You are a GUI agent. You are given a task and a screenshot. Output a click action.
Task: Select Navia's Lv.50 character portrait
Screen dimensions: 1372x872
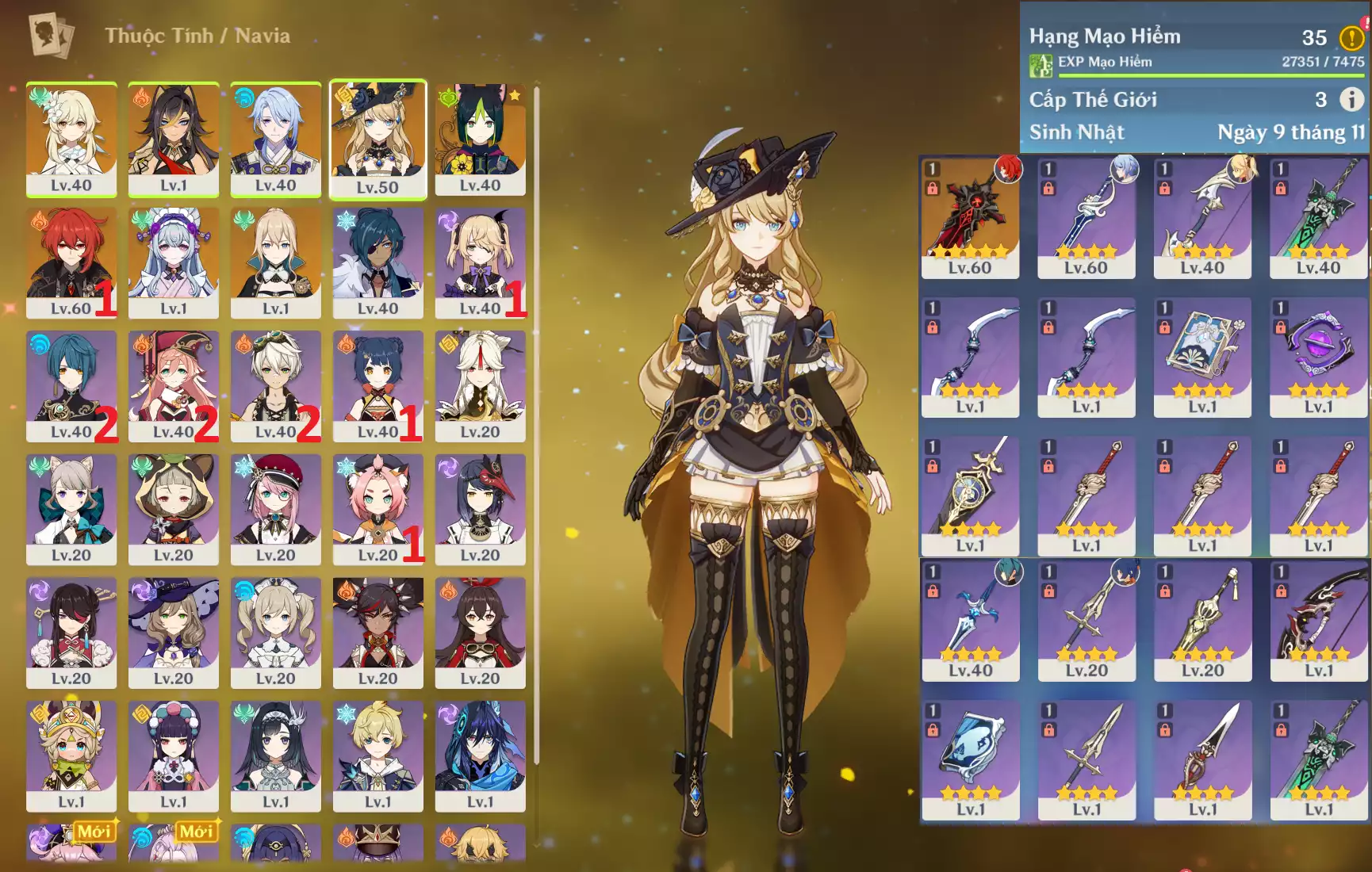coord(377,139)
